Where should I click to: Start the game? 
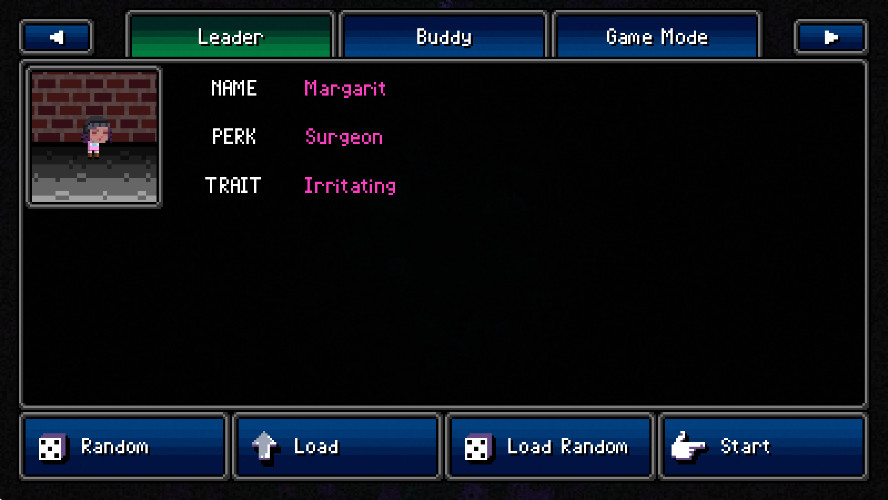tap(762, 446)
